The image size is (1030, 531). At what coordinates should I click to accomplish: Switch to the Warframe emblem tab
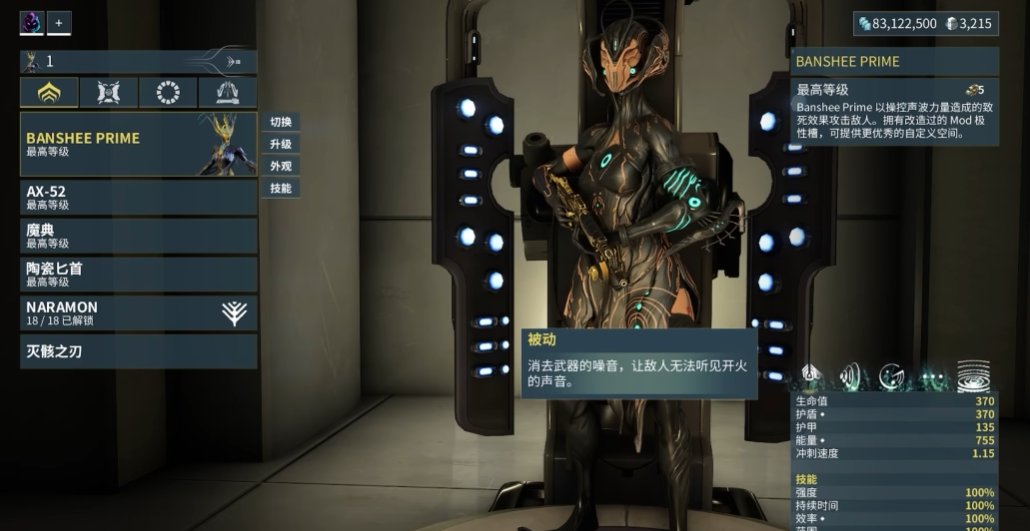(x=49, y=93)
